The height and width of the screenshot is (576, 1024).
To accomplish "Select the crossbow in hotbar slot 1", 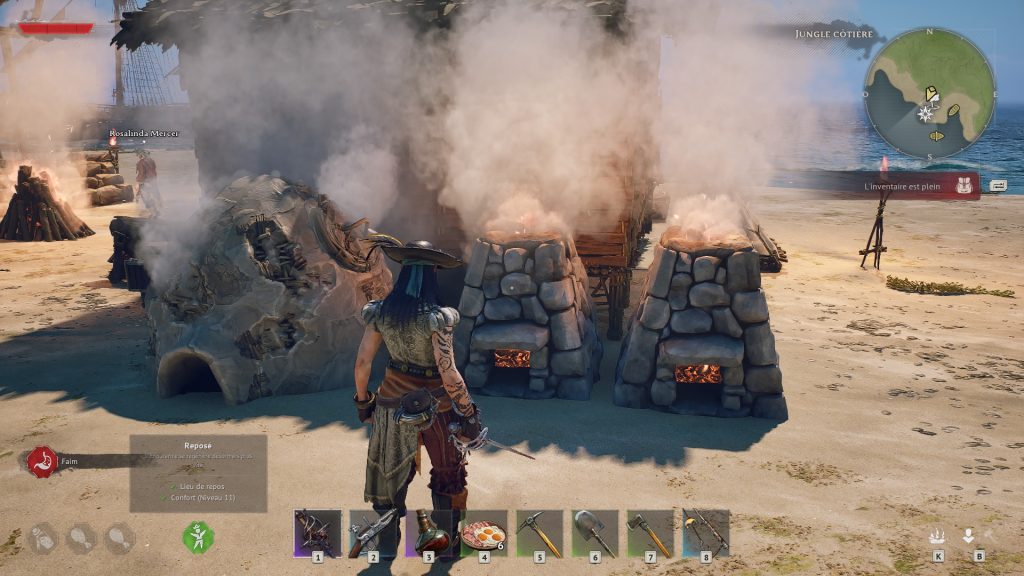I will pyautogui.click(x=317, y=533).
